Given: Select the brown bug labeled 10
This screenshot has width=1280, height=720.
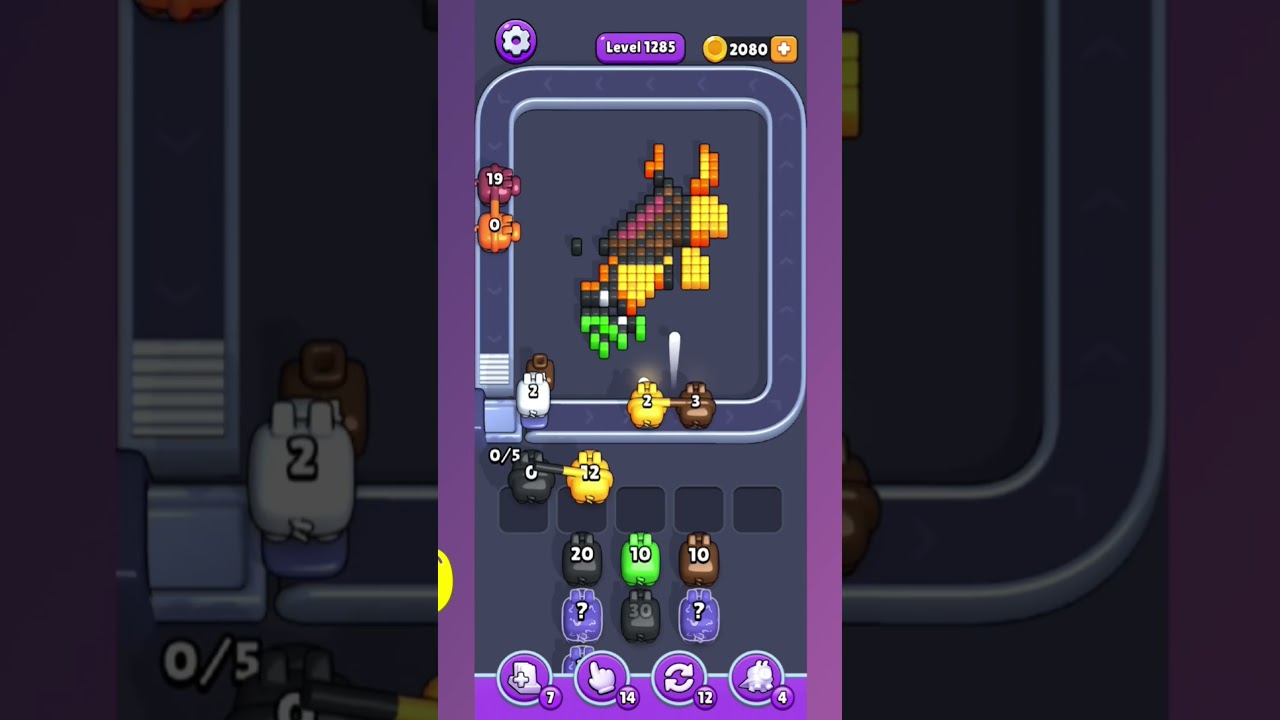Looking at the screenshot, I should pos(699,560).
